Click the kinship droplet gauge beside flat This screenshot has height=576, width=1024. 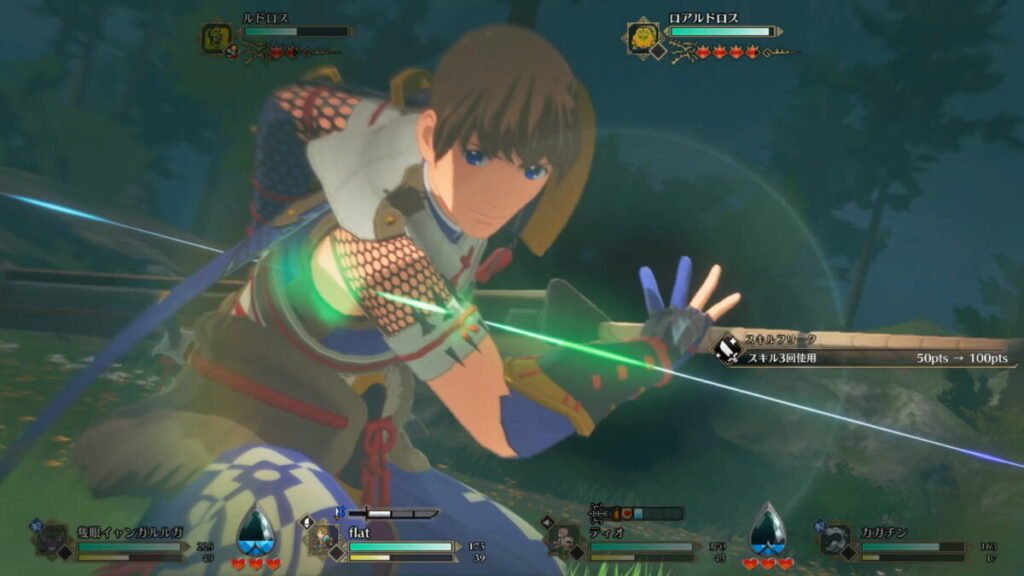[256, 531]
